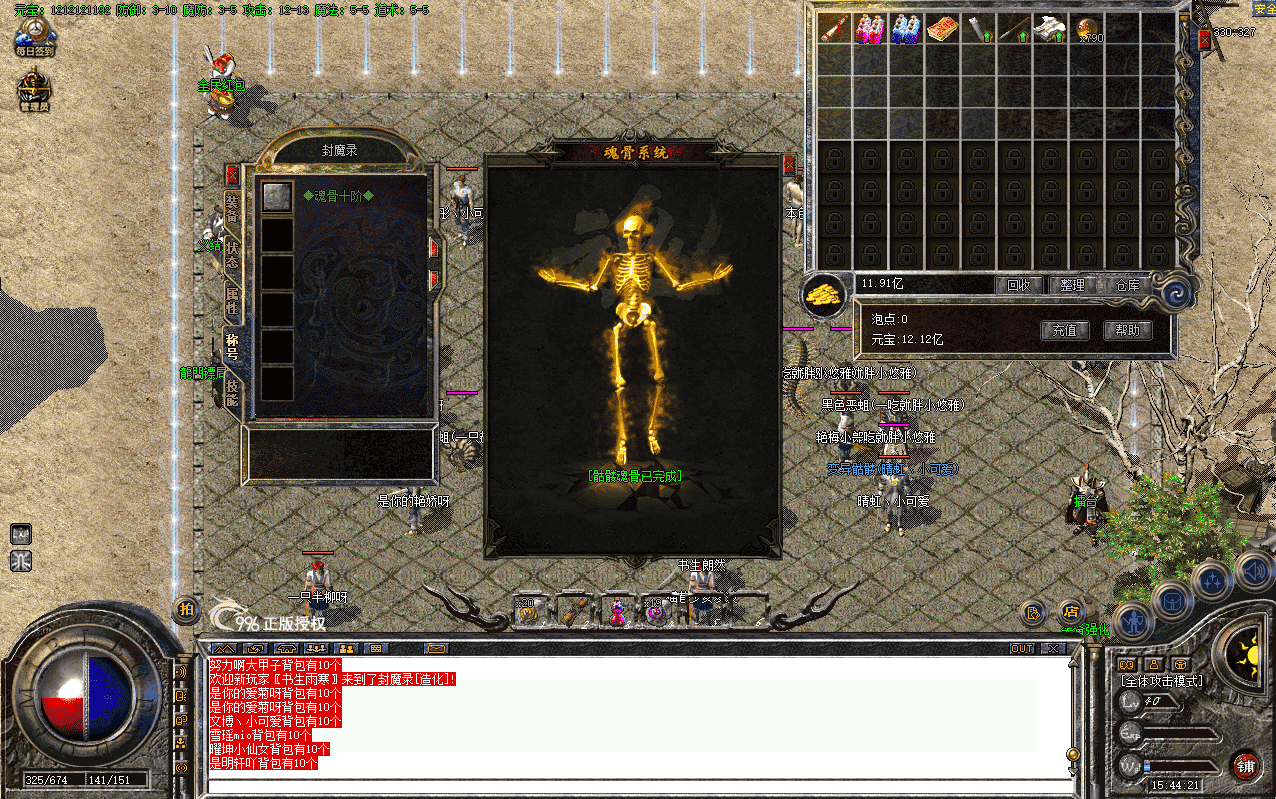Image resolution: width=1276 pixels, height=799 pixels.
Task: Select the red potion bundle in bag
Action: 870,28
